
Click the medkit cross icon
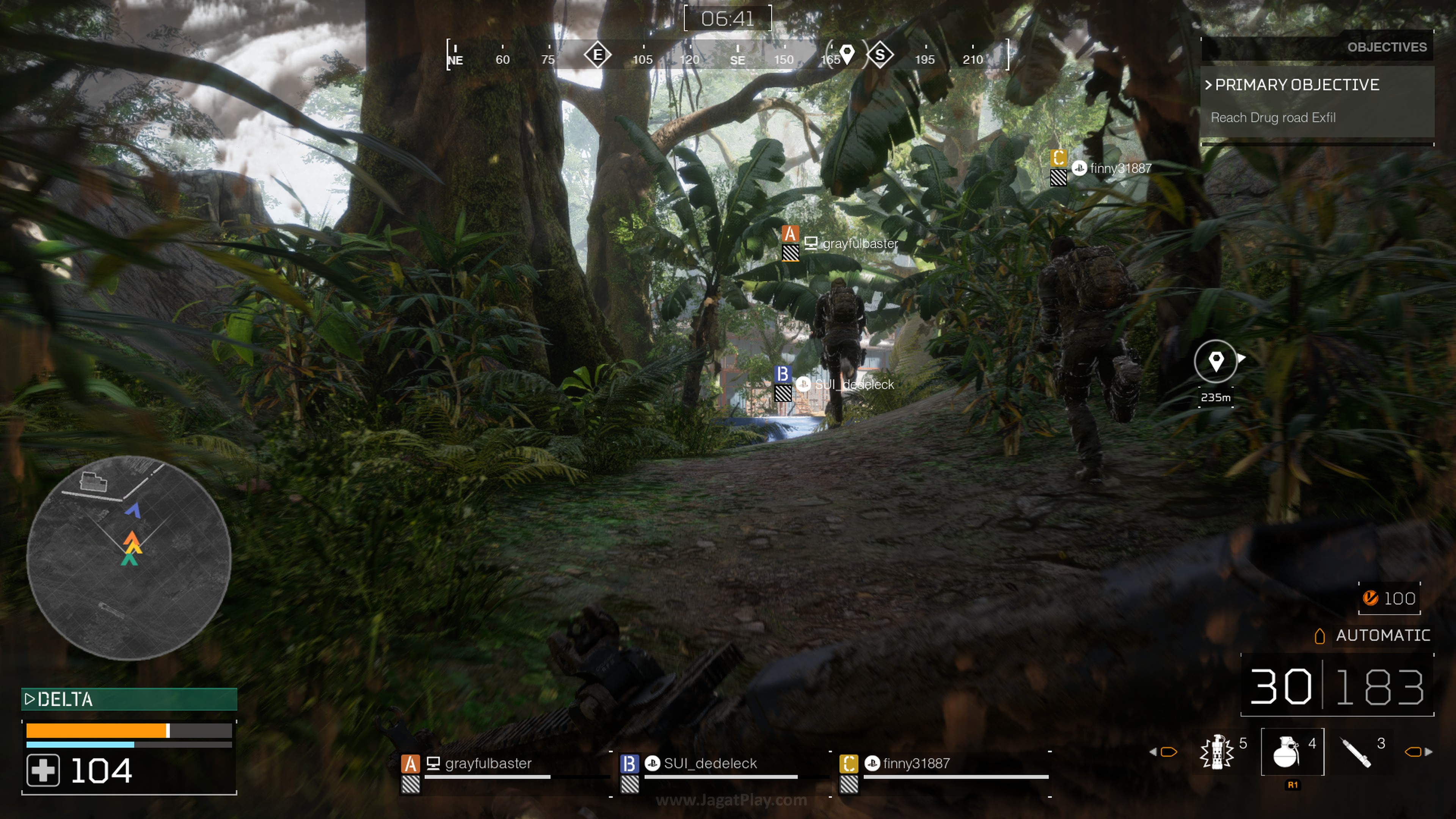[43, 770]
